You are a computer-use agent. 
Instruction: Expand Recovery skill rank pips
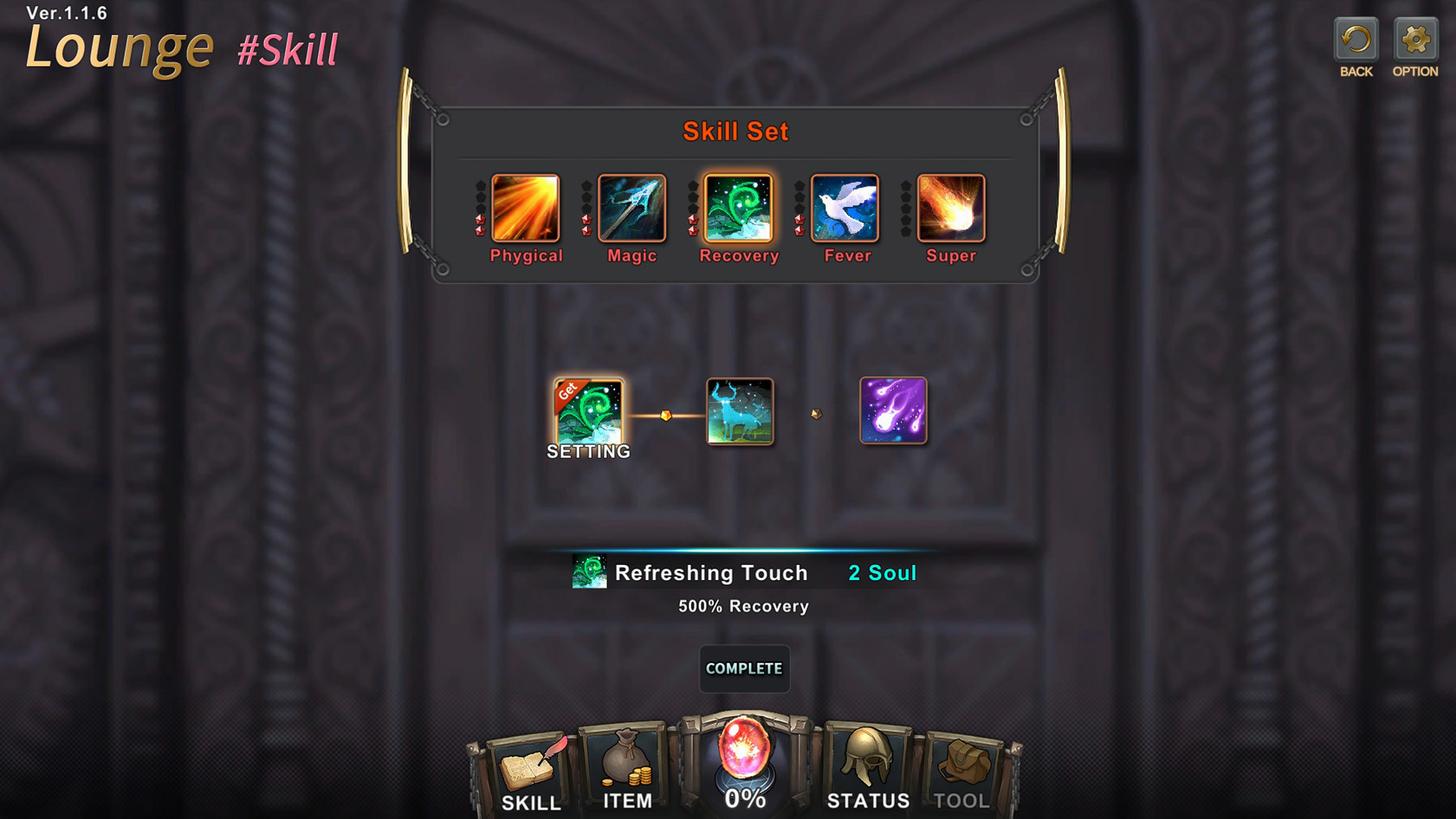pos(694,206)
